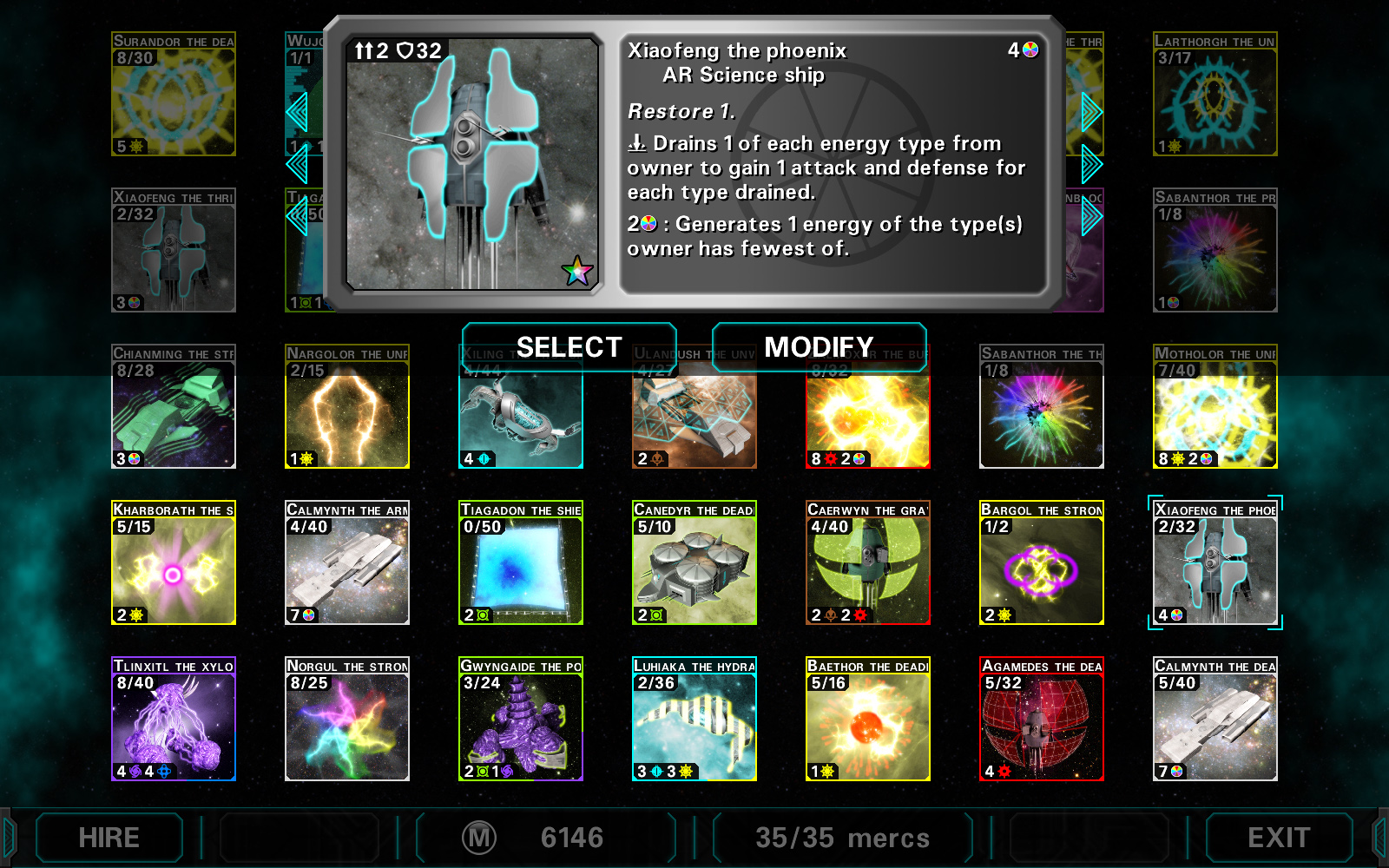Click the lower-right navigation arrow near Sabanthor's card
Viewport: 1389px width, 868px height.
click(1092, 217)
